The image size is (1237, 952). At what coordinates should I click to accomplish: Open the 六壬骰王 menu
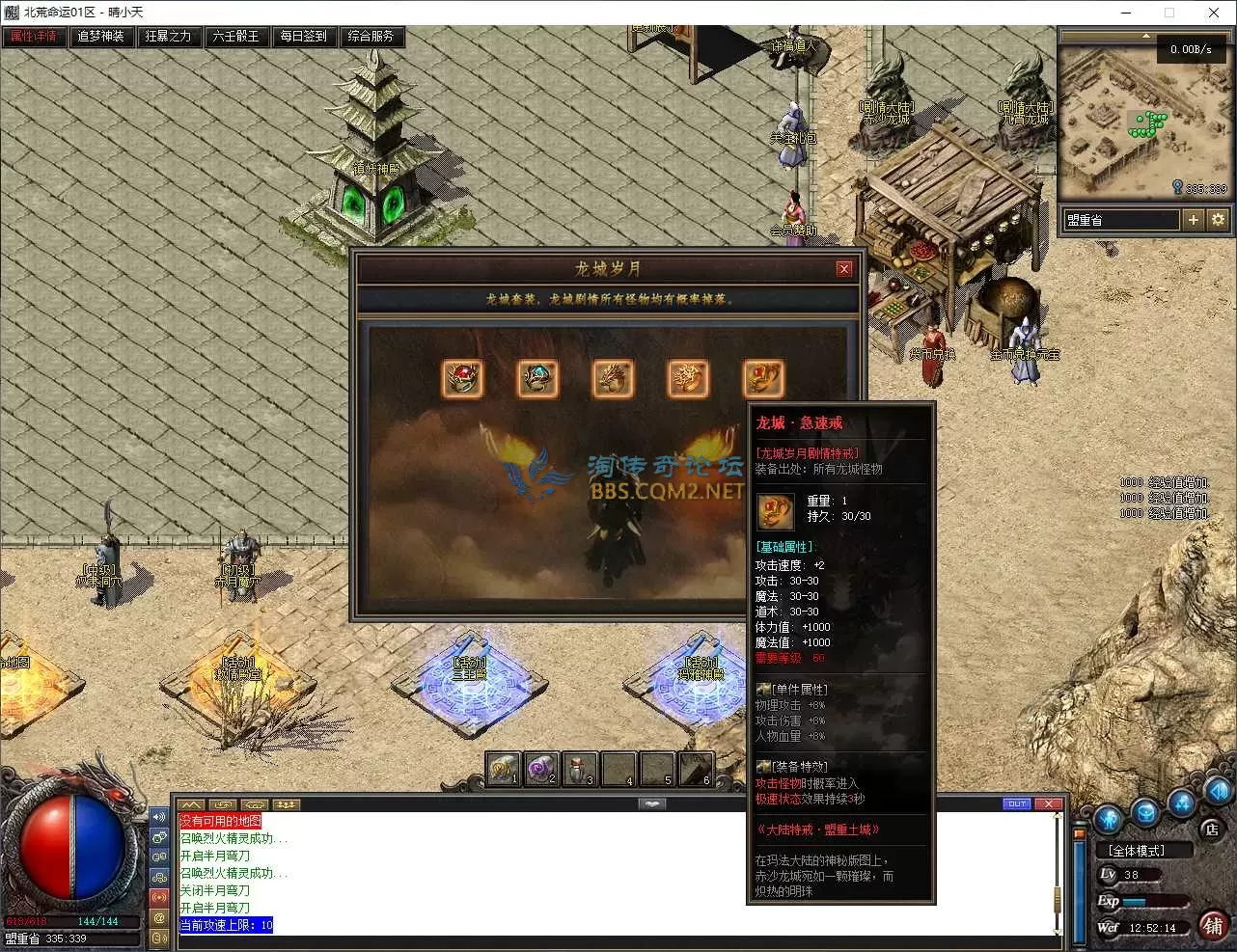point(236,37)
